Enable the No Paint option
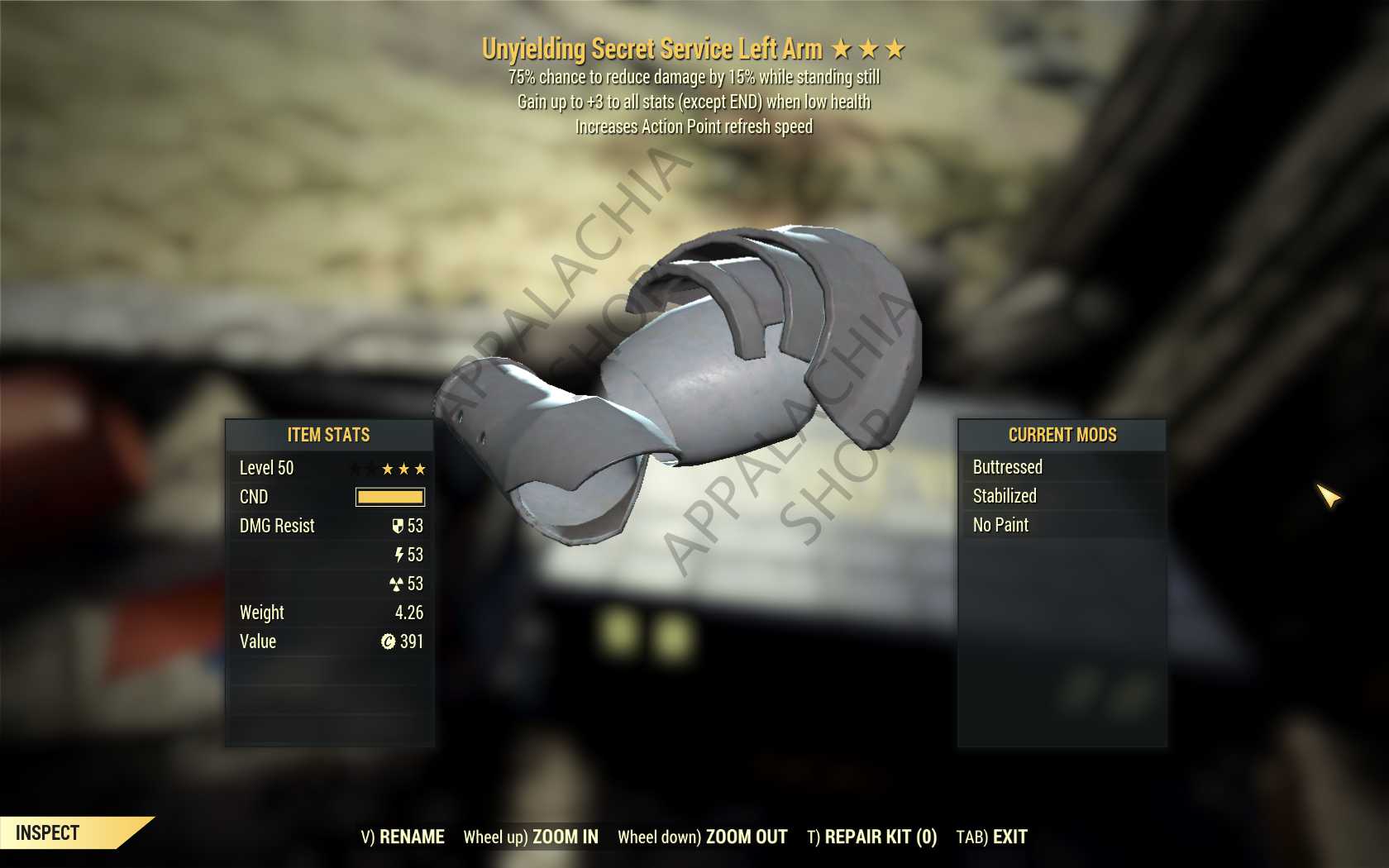The width and height of the screenshot is (1389, 868). tap(1000, 524)
